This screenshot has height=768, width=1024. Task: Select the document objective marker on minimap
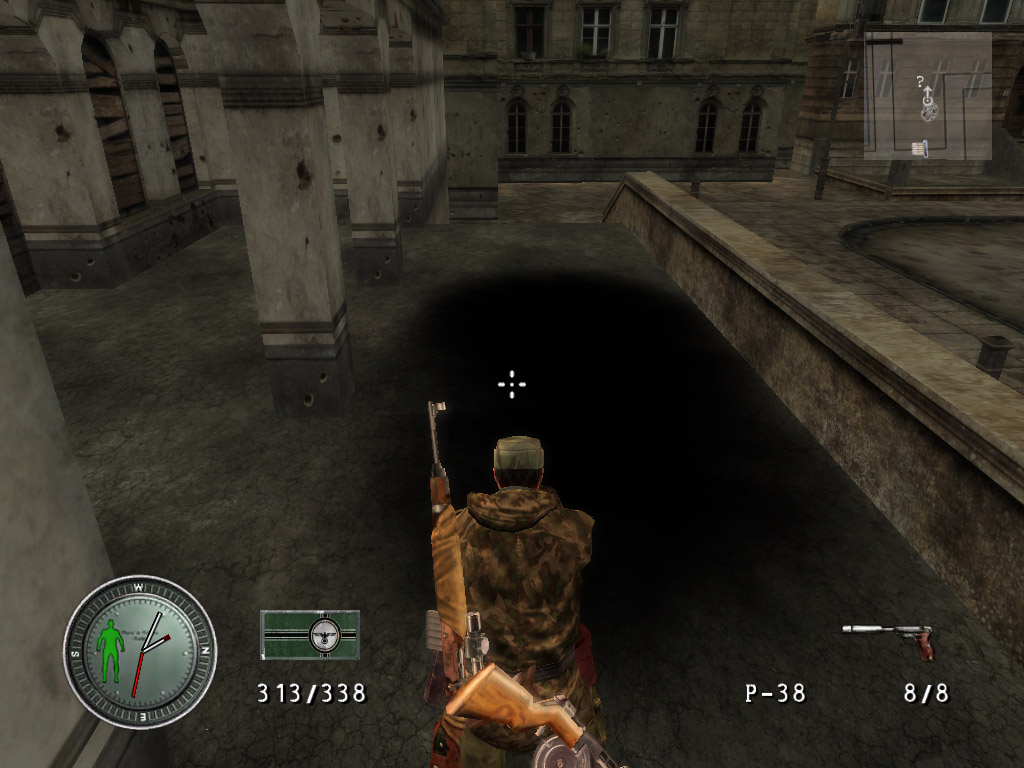click(x=919, y=148)
